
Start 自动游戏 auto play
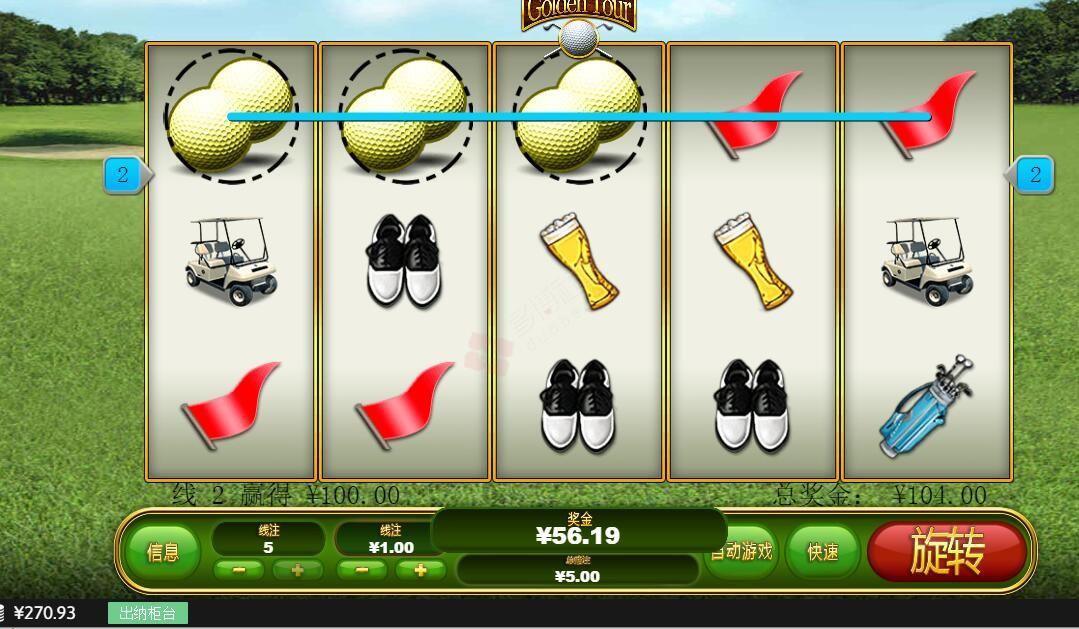745,551
